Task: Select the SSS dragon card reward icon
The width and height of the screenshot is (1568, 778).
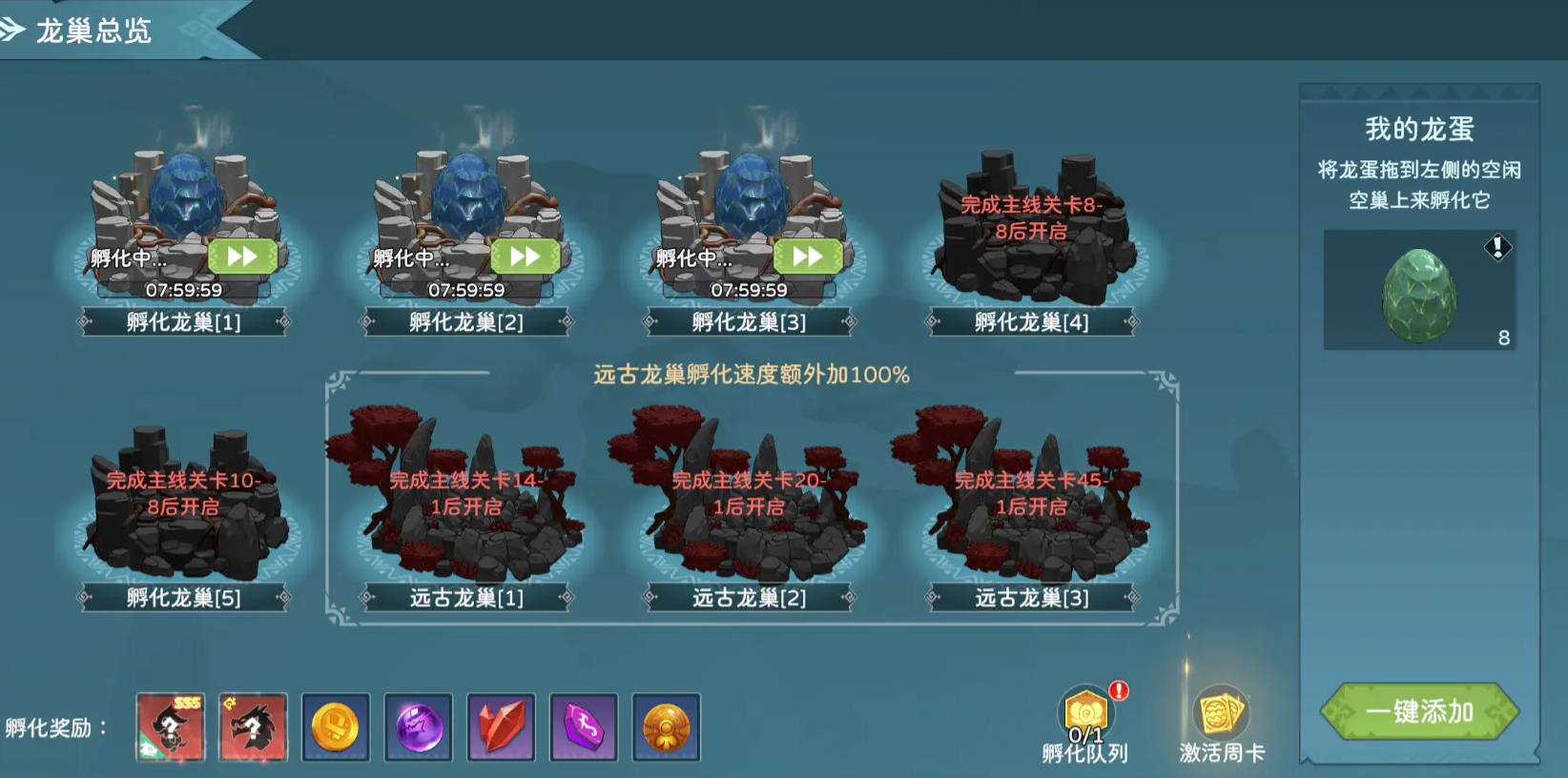Action: point(170,727)
